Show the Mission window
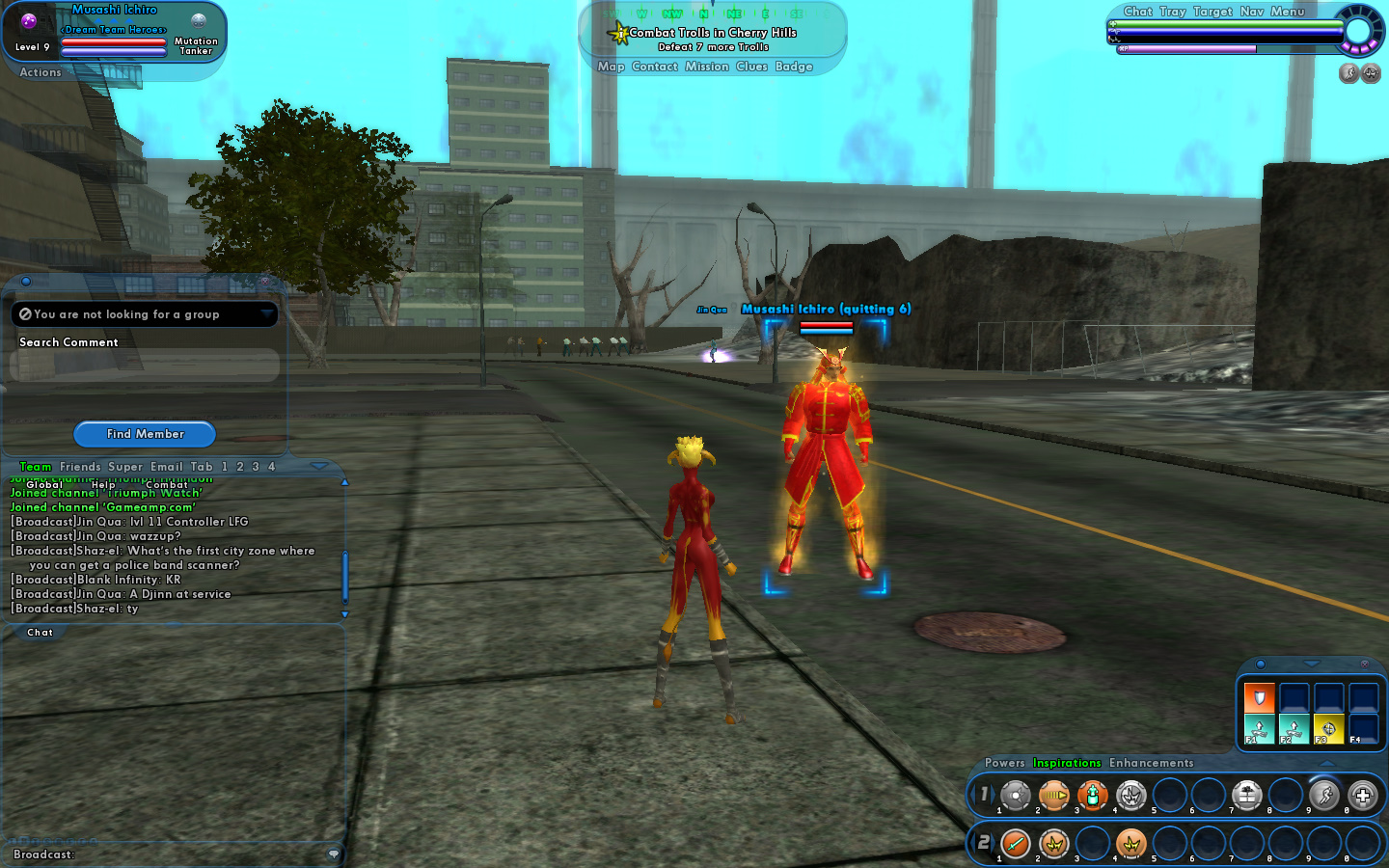 707,67
